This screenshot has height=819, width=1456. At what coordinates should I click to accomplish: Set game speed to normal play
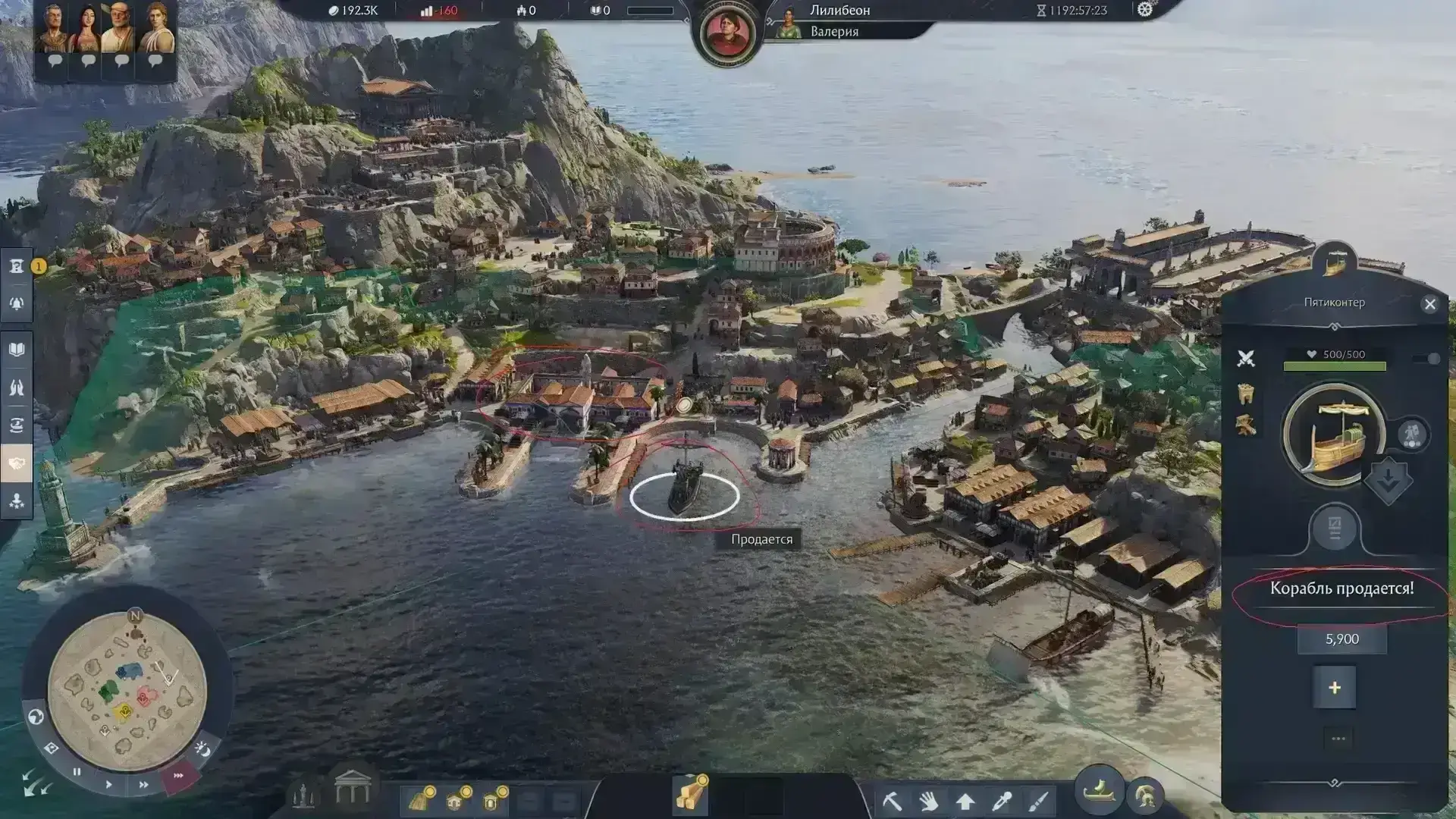click(108, 784)
